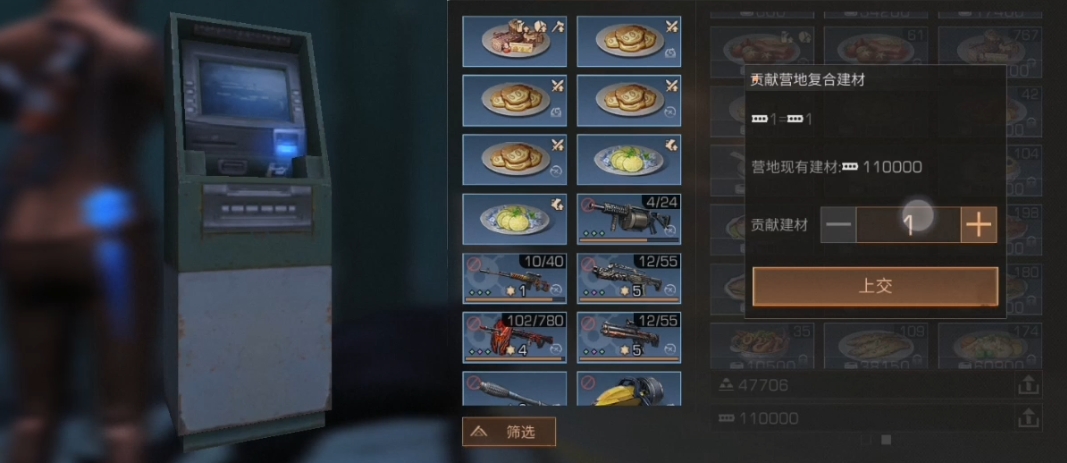The image size is (1067, 463).
Task: Click the upload icon beside 47706
Action: tap(1027, 384)
